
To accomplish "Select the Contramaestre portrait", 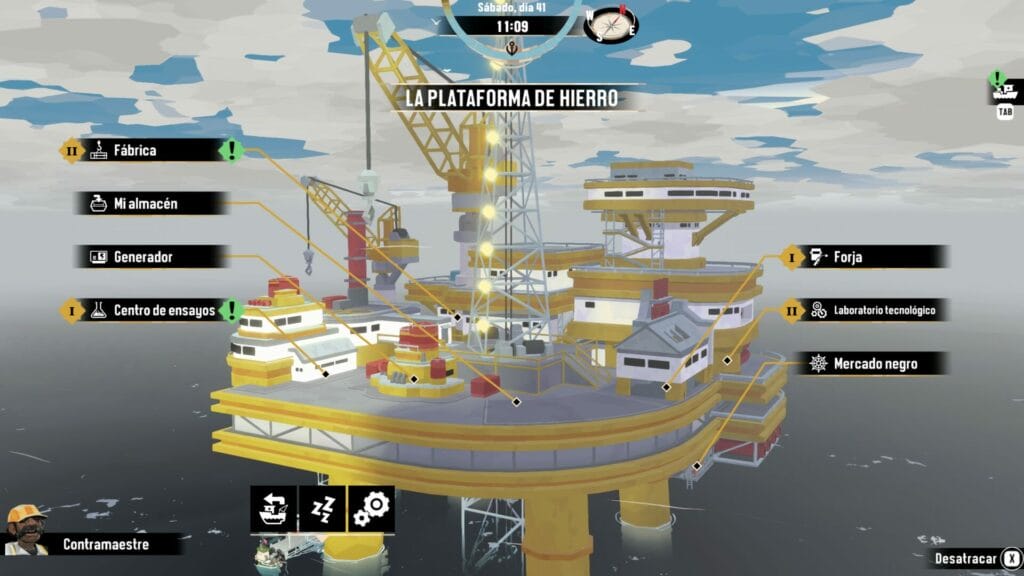I will coord(26,529).
